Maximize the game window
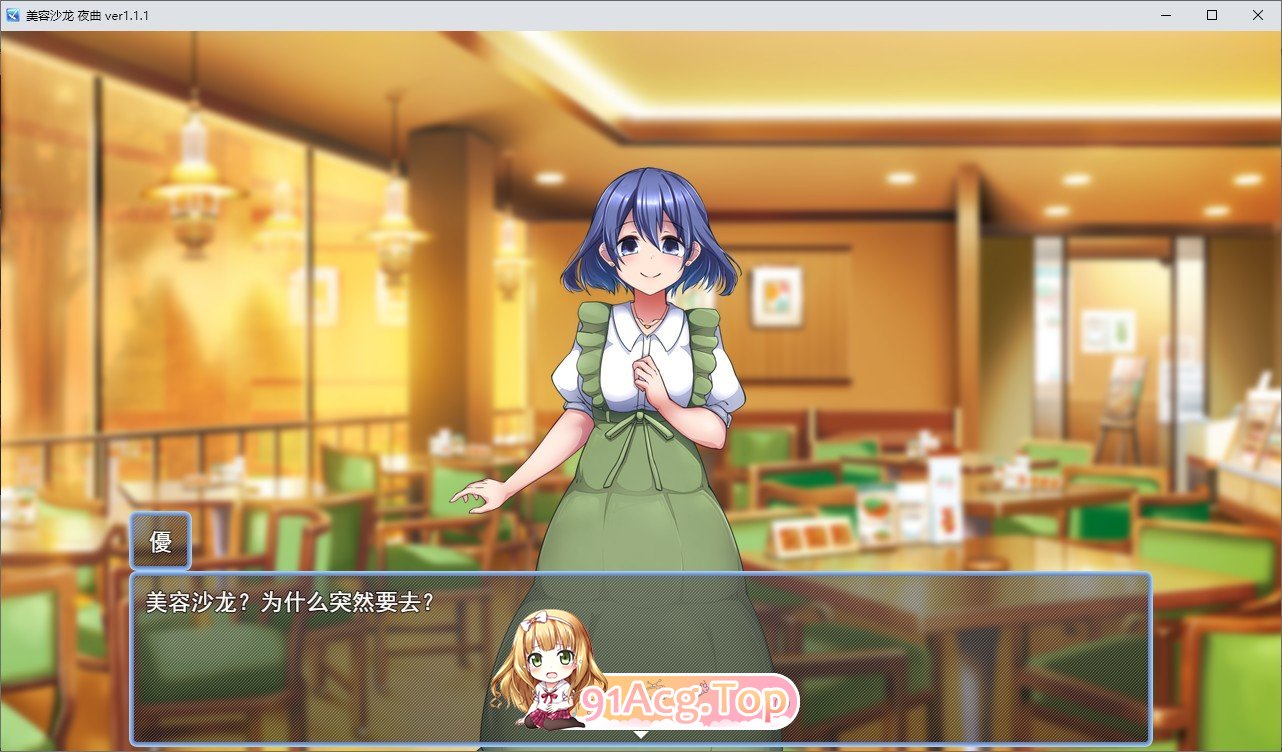Image resolution: width=1282 pixels, height=752 pixels. pyautogui.click(x=1210, y=15)
